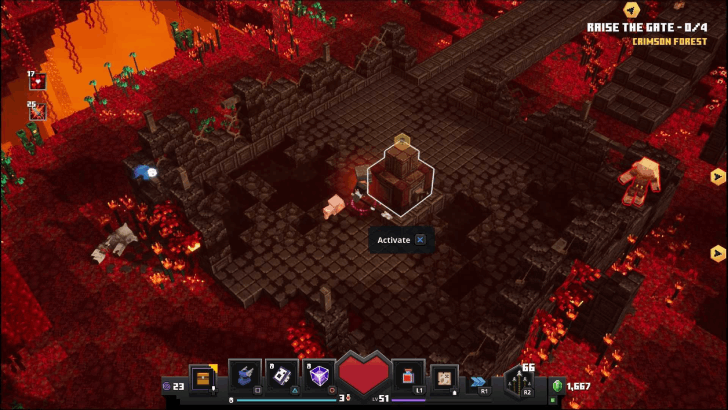Drink the red health potion
Image resolution: width=728 pixels, height=410 pixels.
pyautogui.click(x=409, y=376)
